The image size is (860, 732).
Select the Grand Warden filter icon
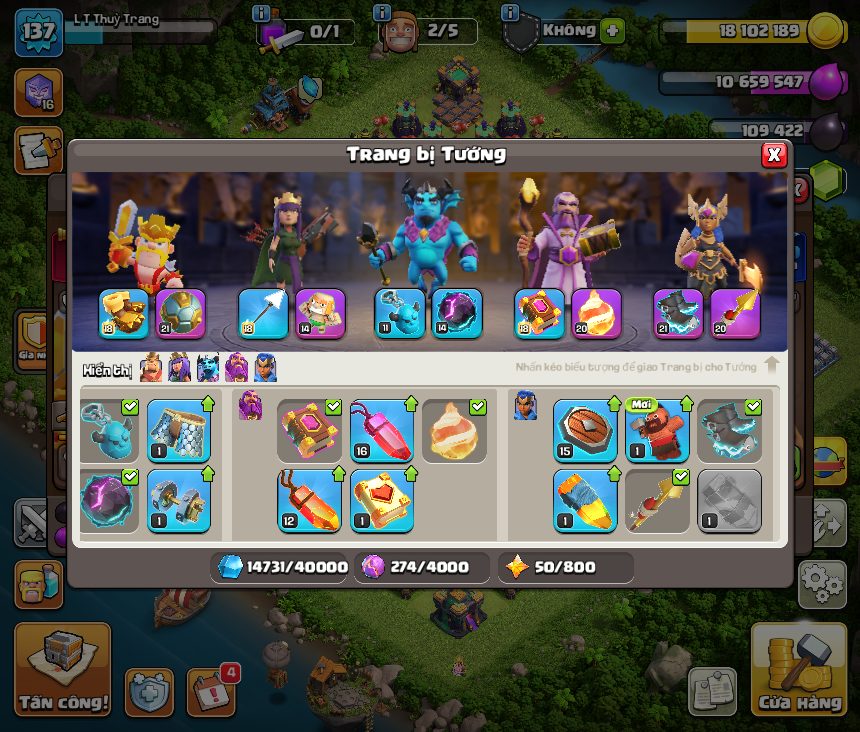point(237,368)
